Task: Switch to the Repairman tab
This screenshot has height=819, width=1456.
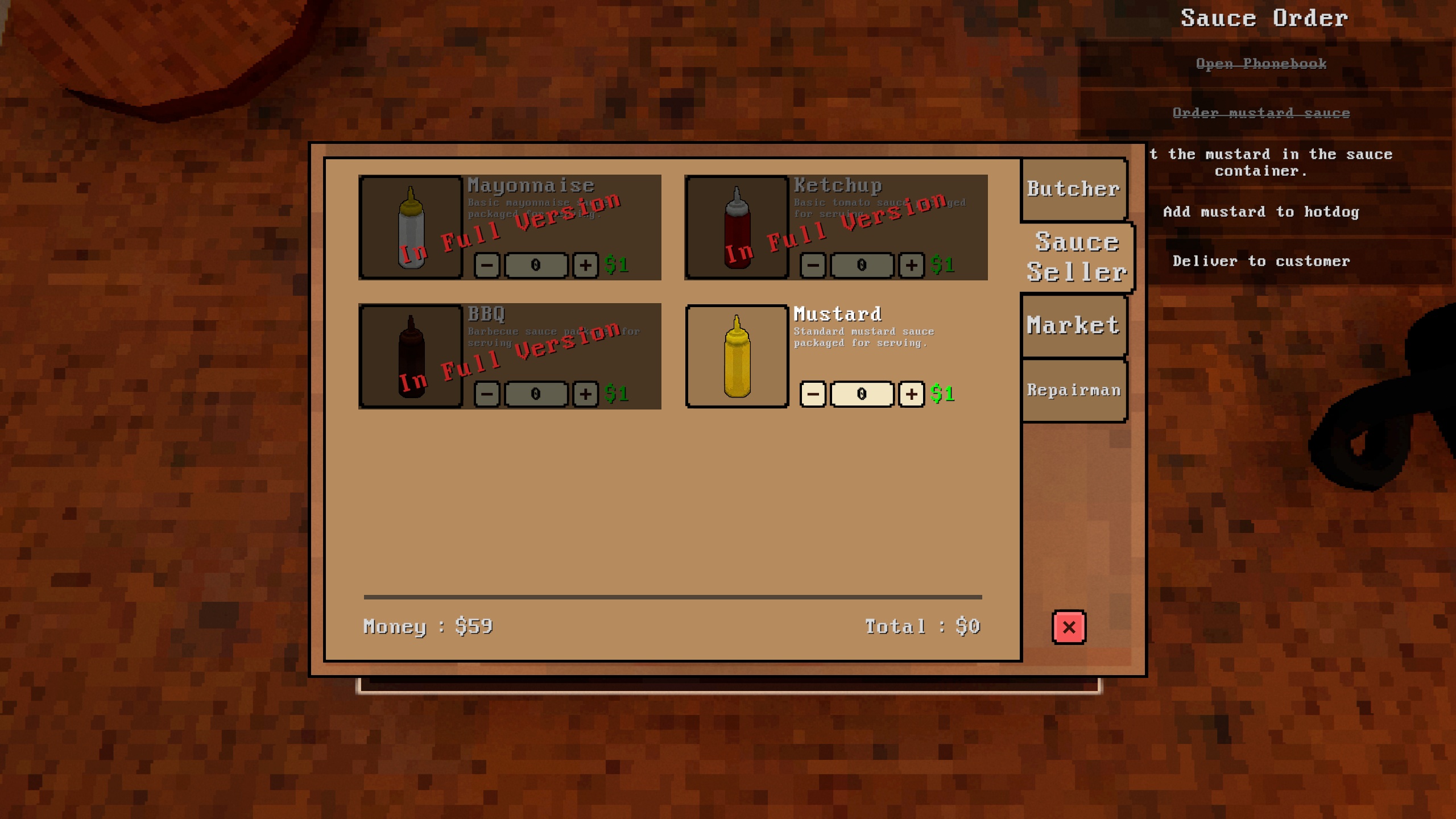Action: (x=1073, y=390)
